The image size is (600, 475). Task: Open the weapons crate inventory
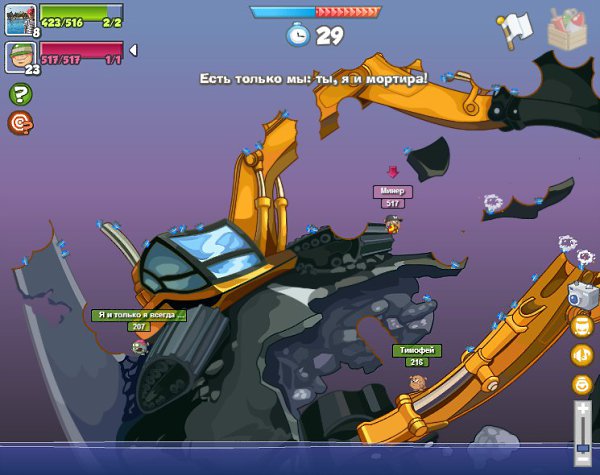[569, 28]
